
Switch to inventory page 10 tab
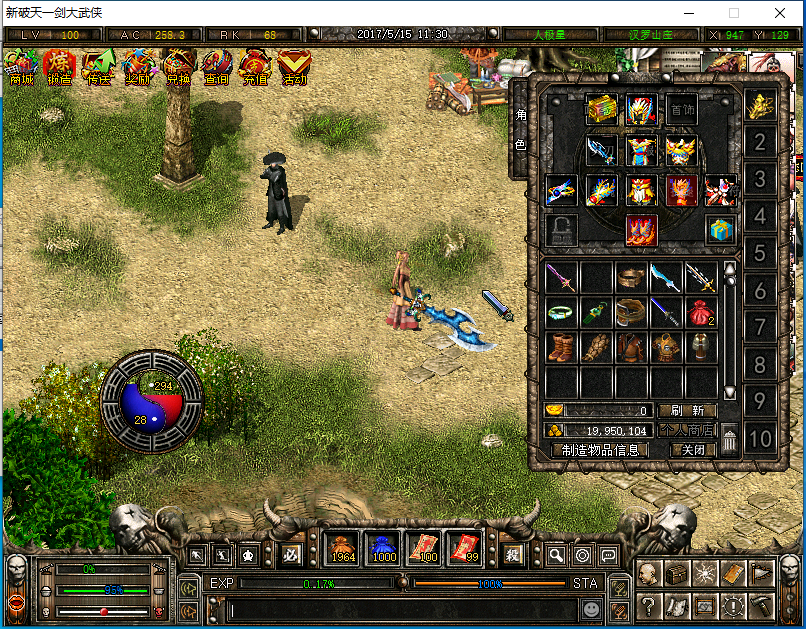pos(760,438)
